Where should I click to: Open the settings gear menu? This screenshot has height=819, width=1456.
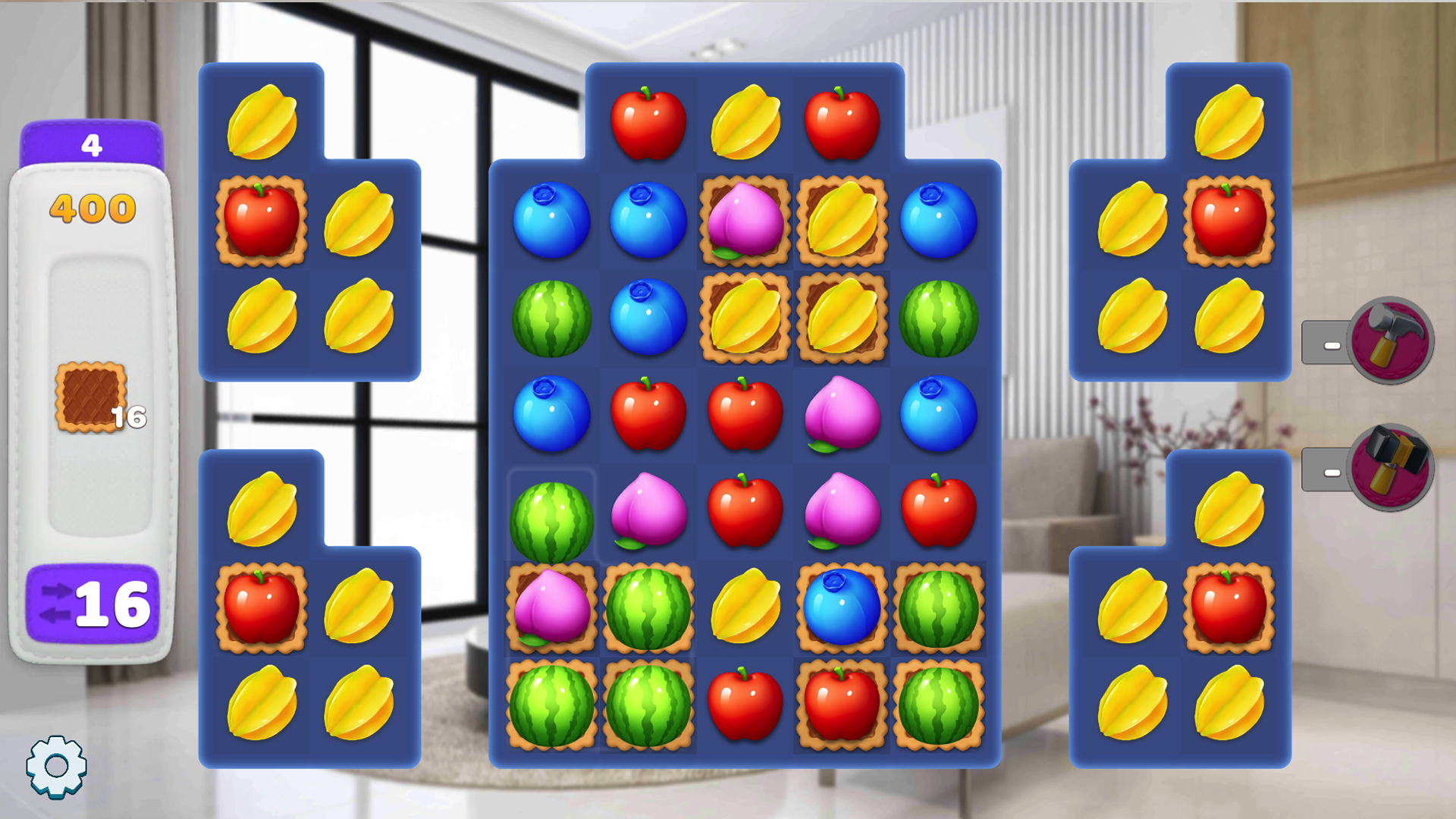(x=57, y=766)
